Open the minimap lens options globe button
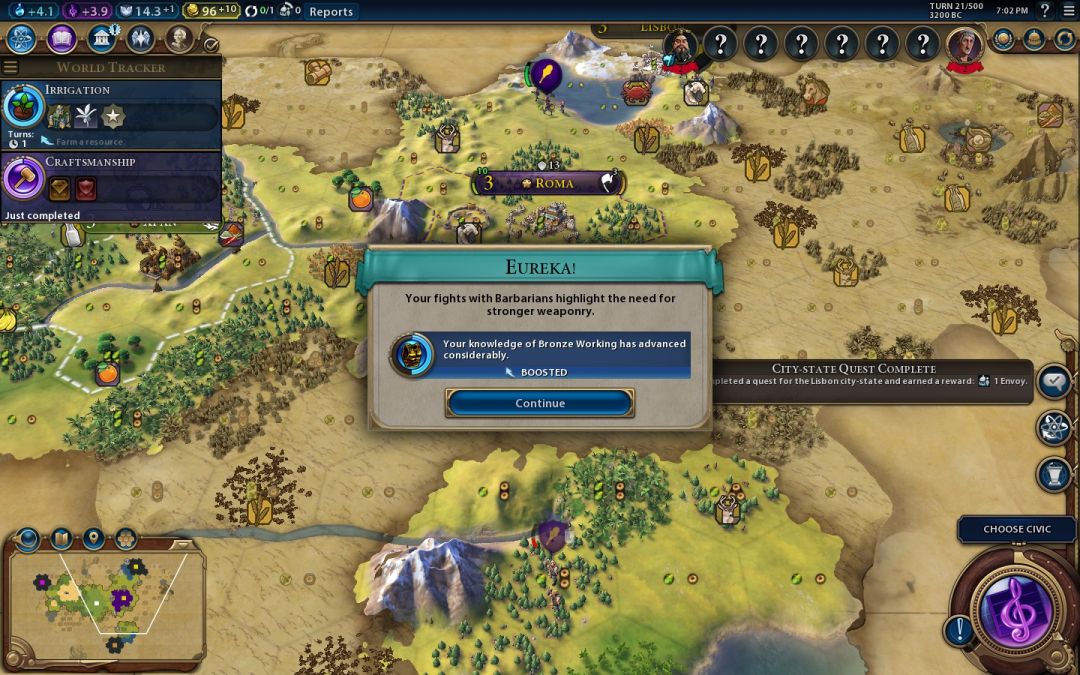Image resolution: width=1080 pixels, height=675 pixels. point(28,539)
